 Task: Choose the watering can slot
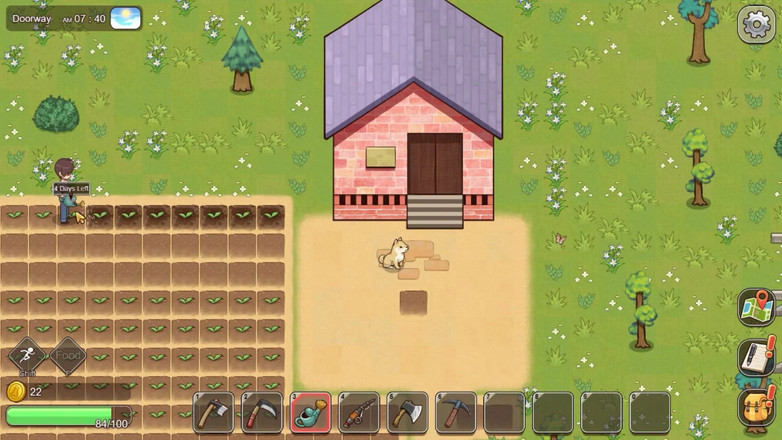[311, 412]
